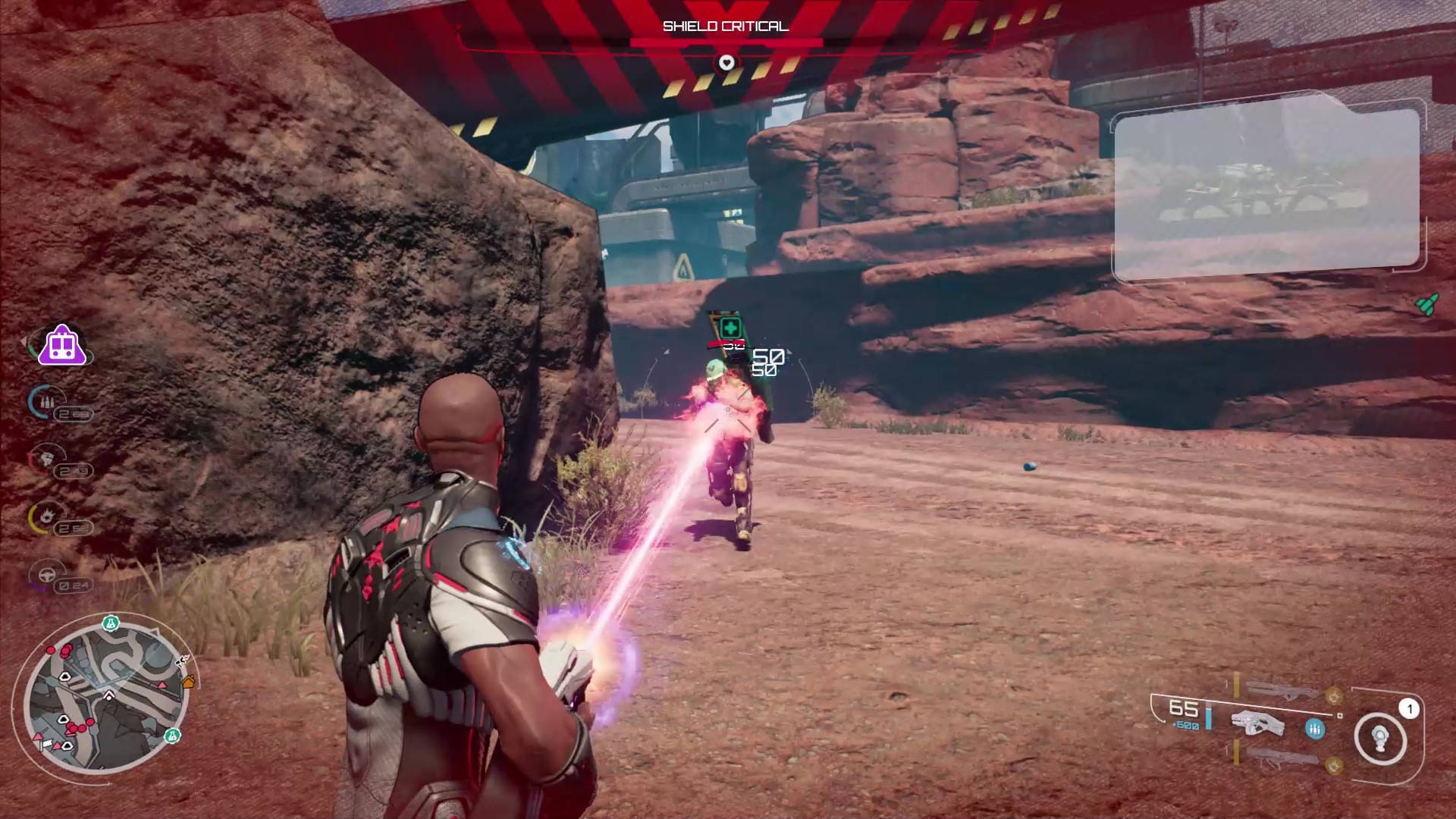Click the driving skill steering wheel icon

click(46, 575)
